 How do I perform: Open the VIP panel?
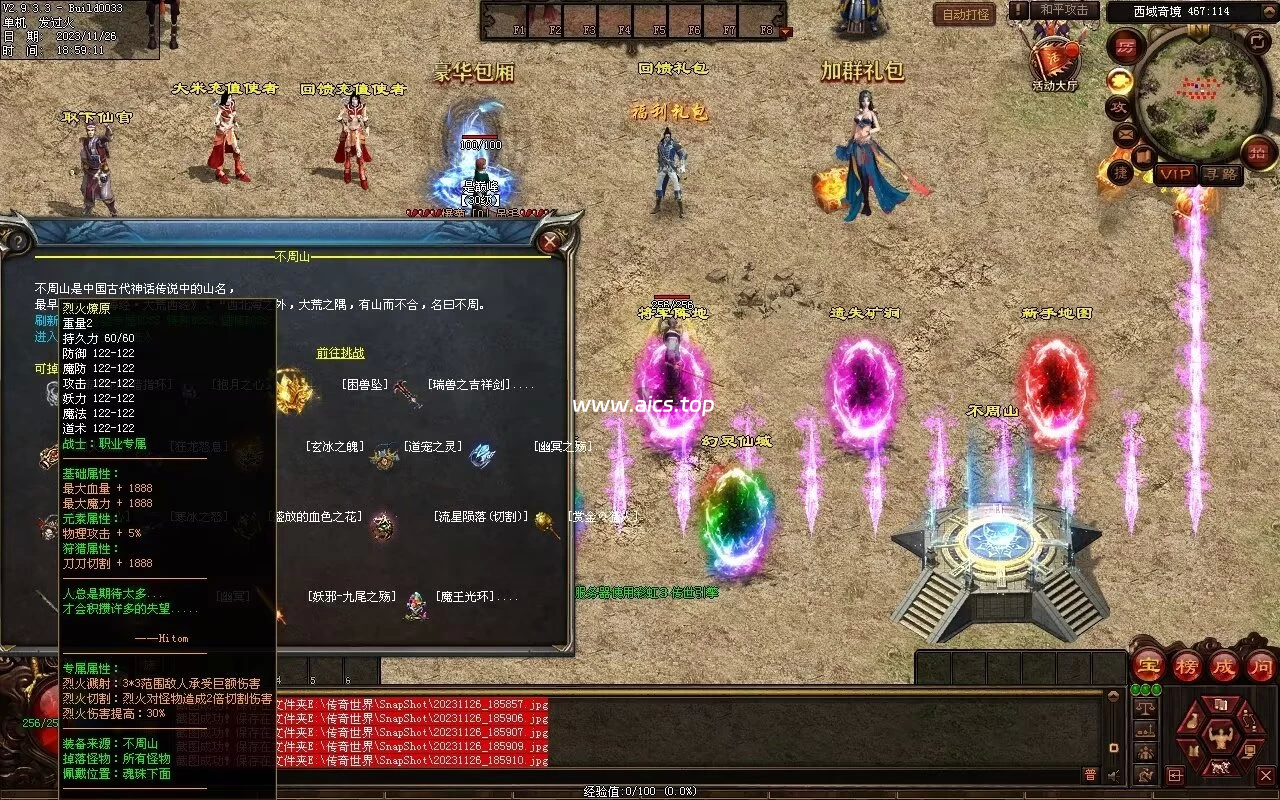point(1175,174)
